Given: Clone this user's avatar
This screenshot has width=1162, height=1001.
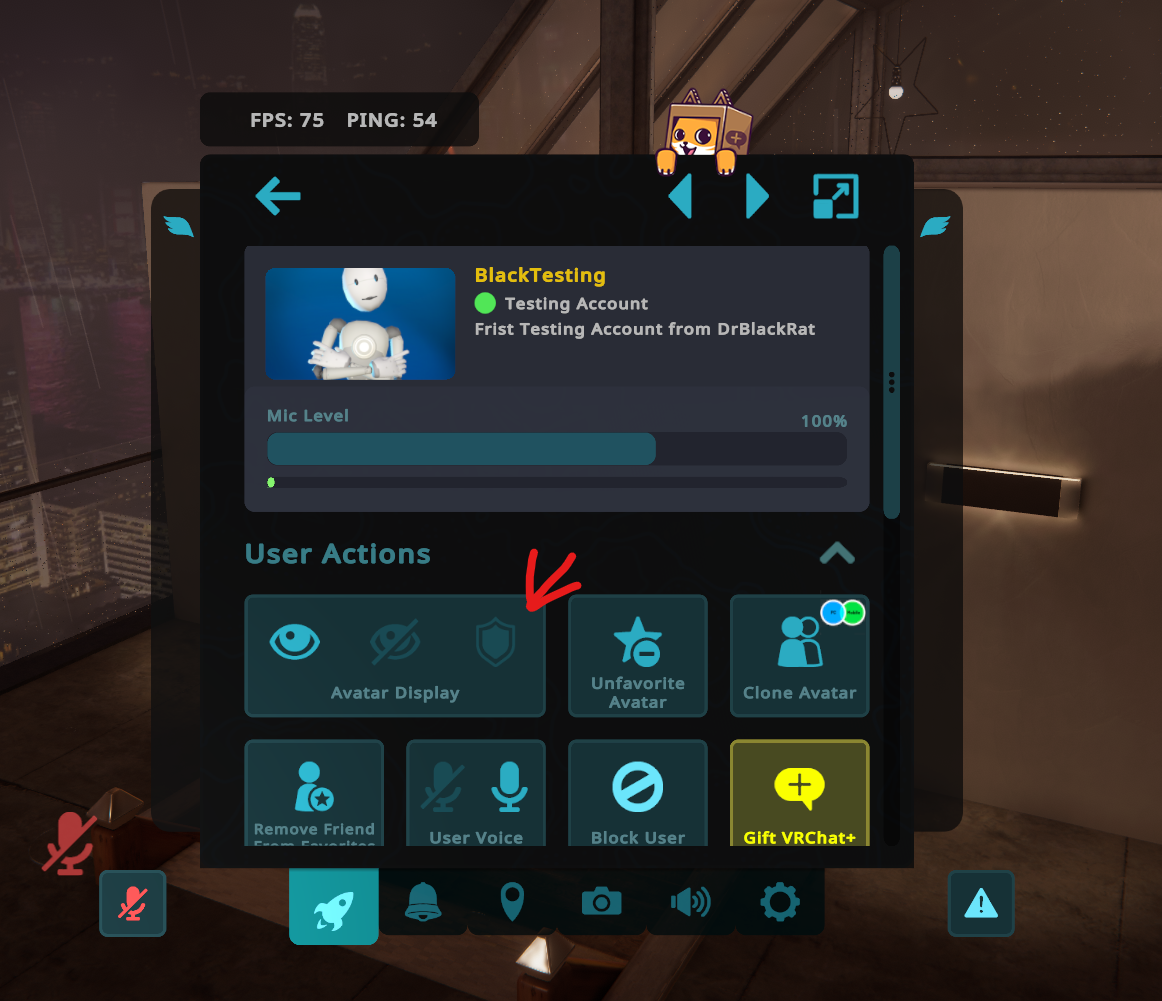Looking at the screenshot, I should pos(799,656).
